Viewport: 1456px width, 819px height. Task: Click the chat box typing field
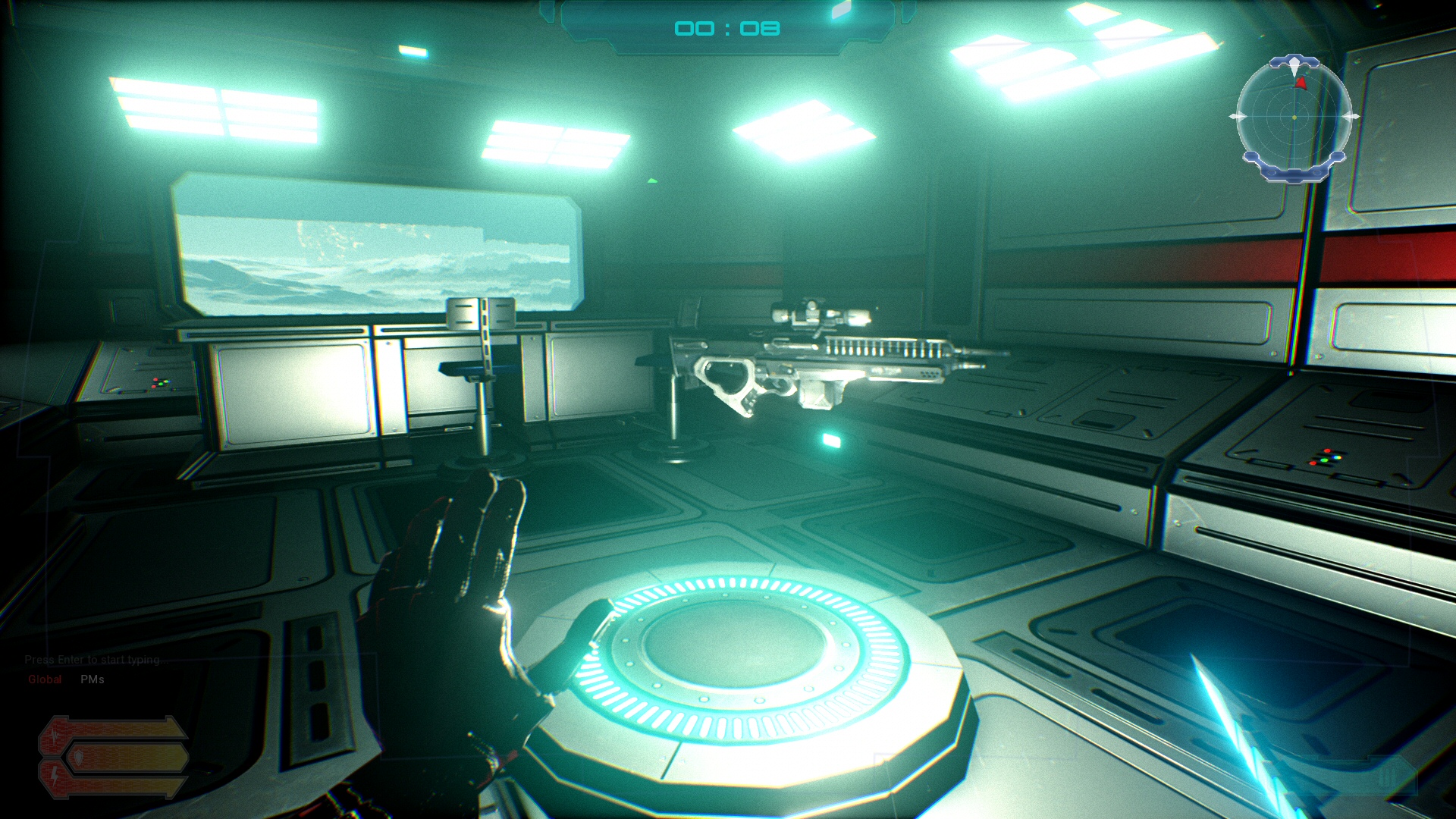pyautogui.click(x=93, y=660)
